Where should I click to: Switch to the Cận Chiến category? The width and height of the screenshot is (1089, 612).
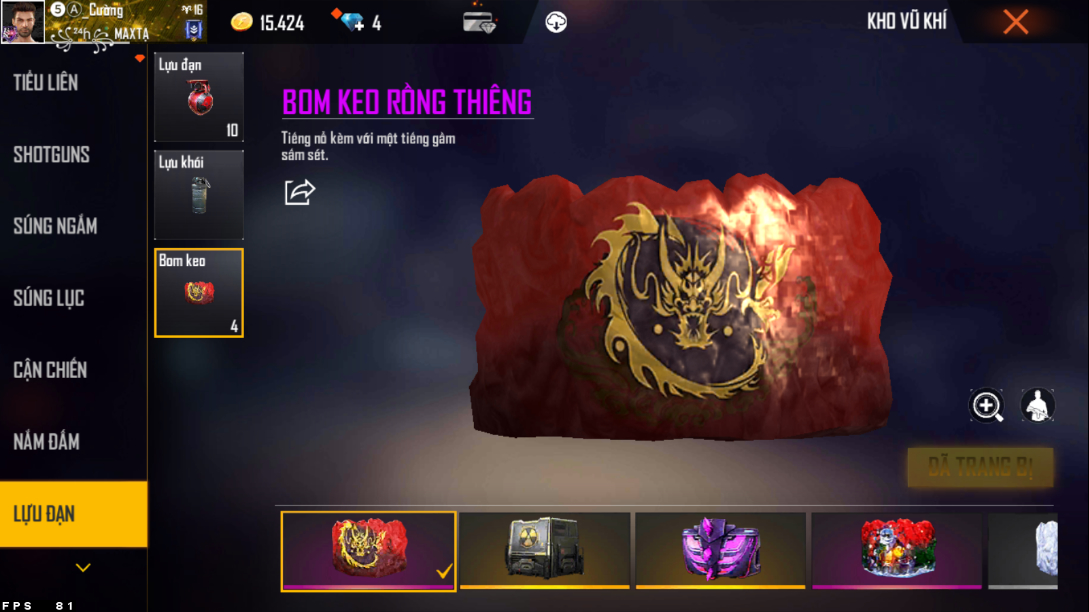pos(50,370)
